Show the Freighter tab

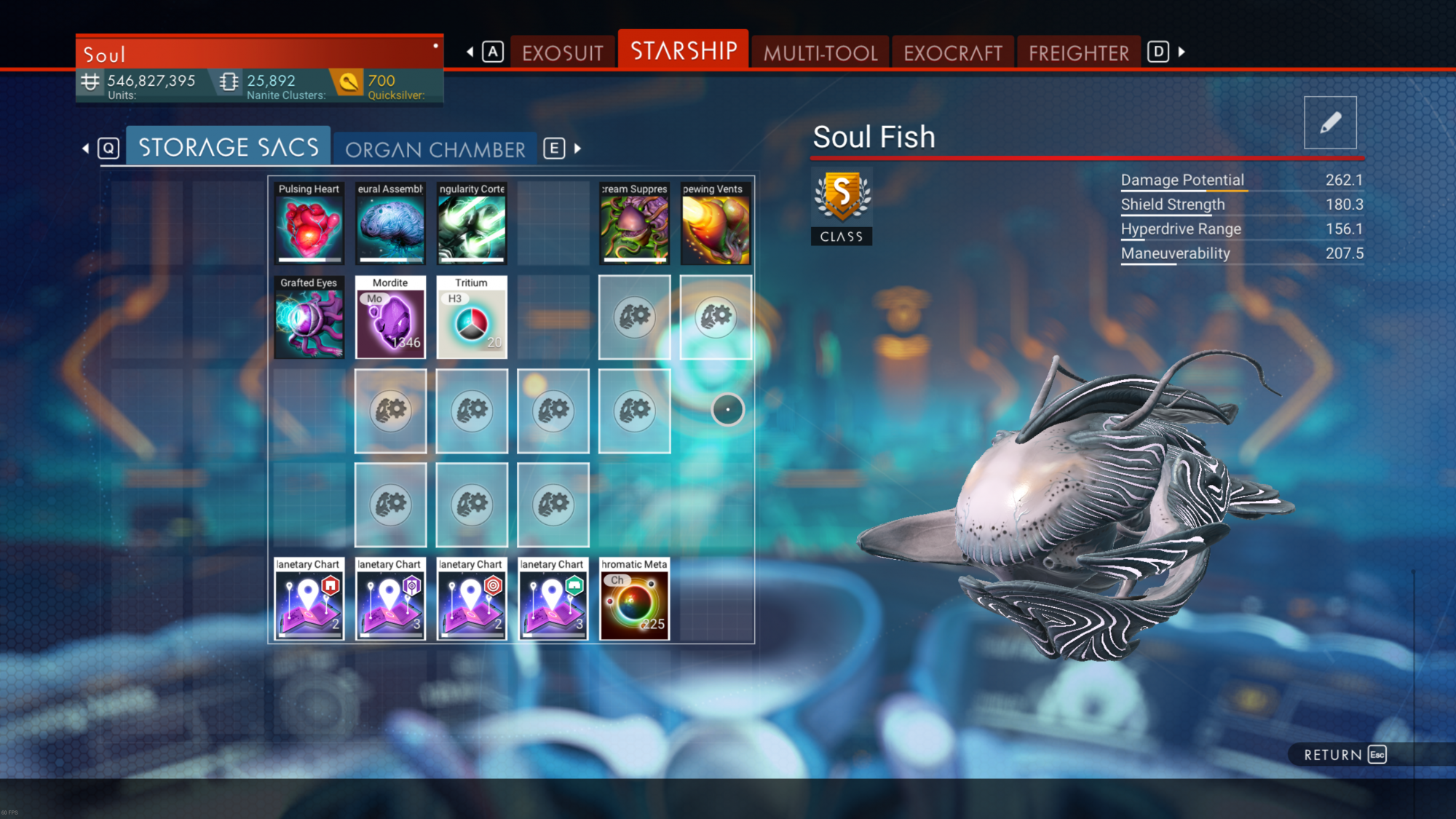coord(1078,52)
